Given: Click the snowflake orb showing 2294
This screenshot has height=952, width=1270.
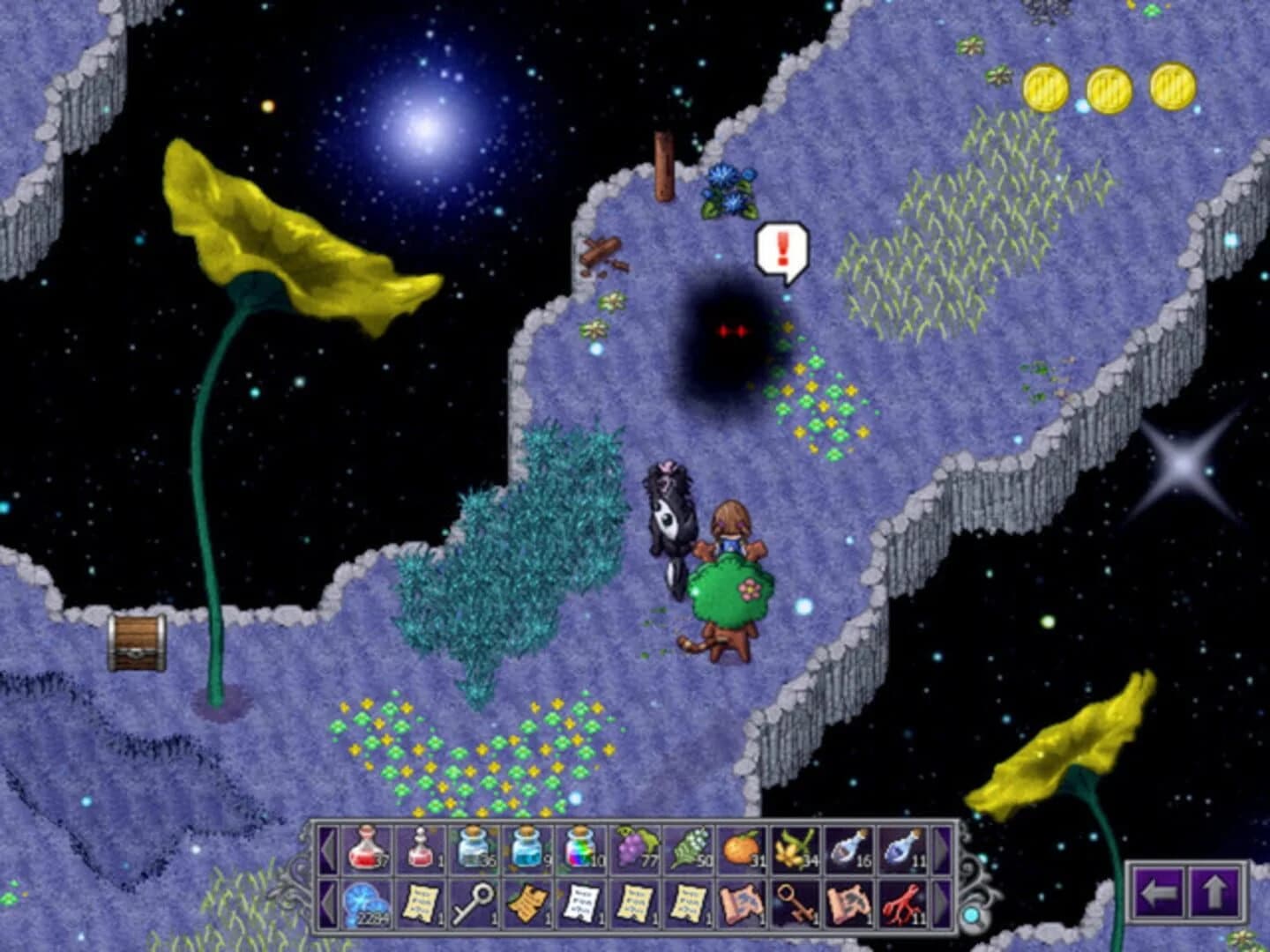Looking at the screenshot, I should point(365,904).
